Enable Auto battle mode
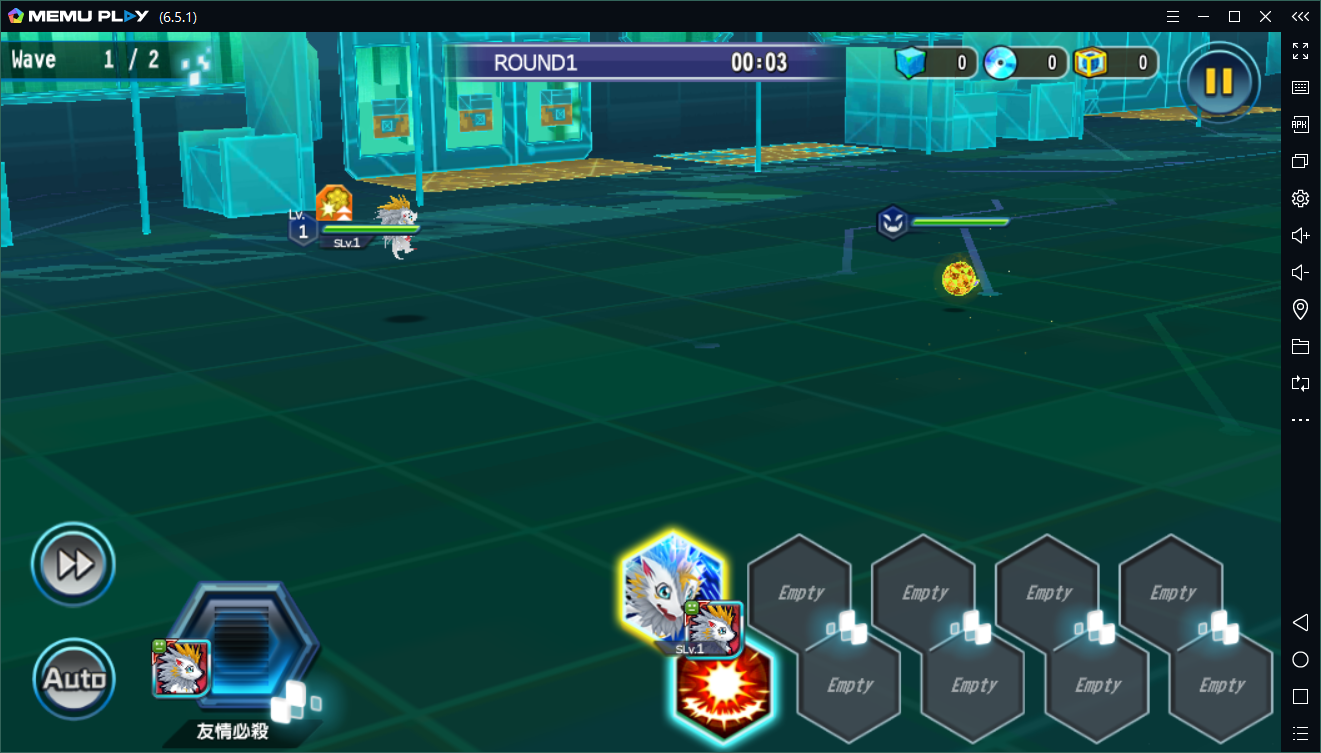Image resolution: width=1321 pixels, height=753 pixels. tap(72, 678)
